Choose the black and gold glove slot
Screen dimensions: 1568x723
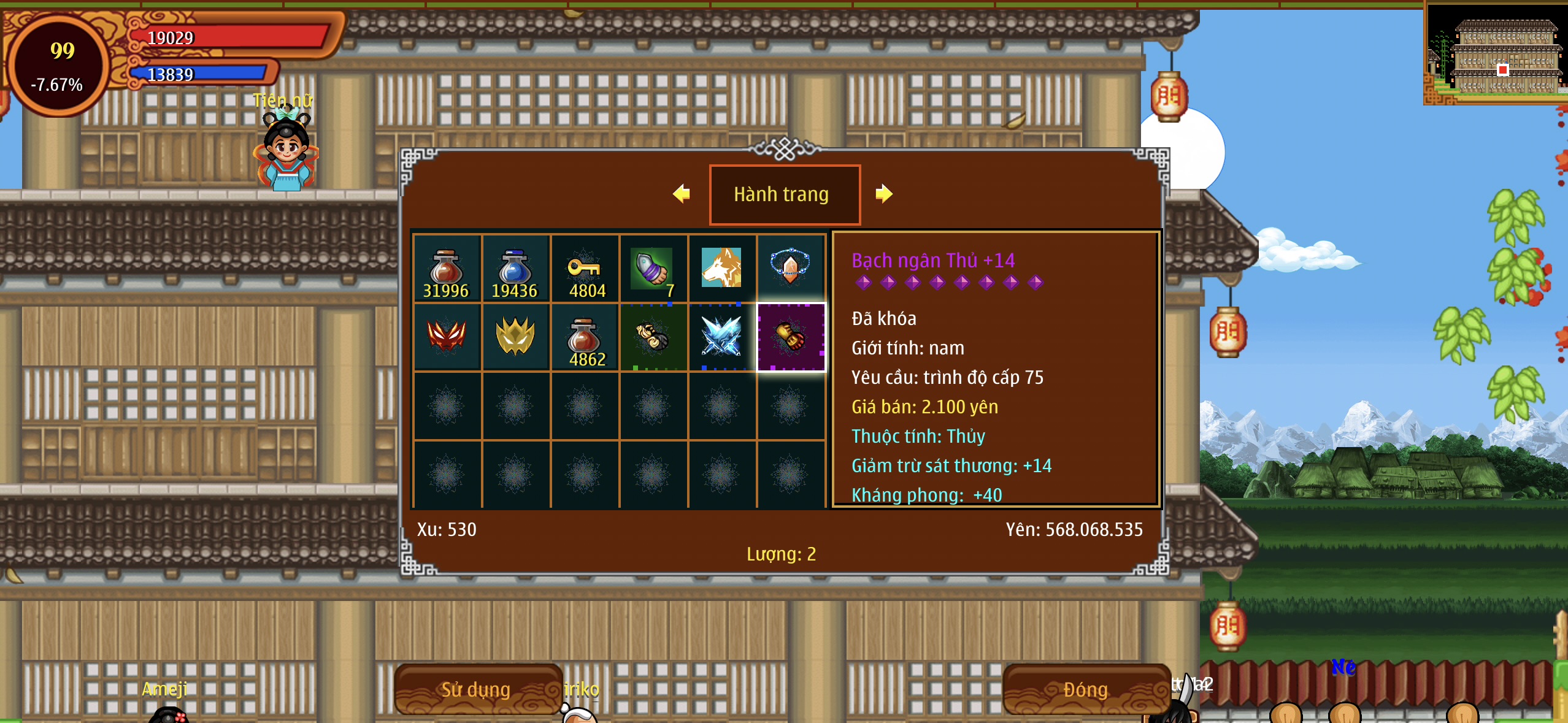pyautogui.click(x=653, y=337)
